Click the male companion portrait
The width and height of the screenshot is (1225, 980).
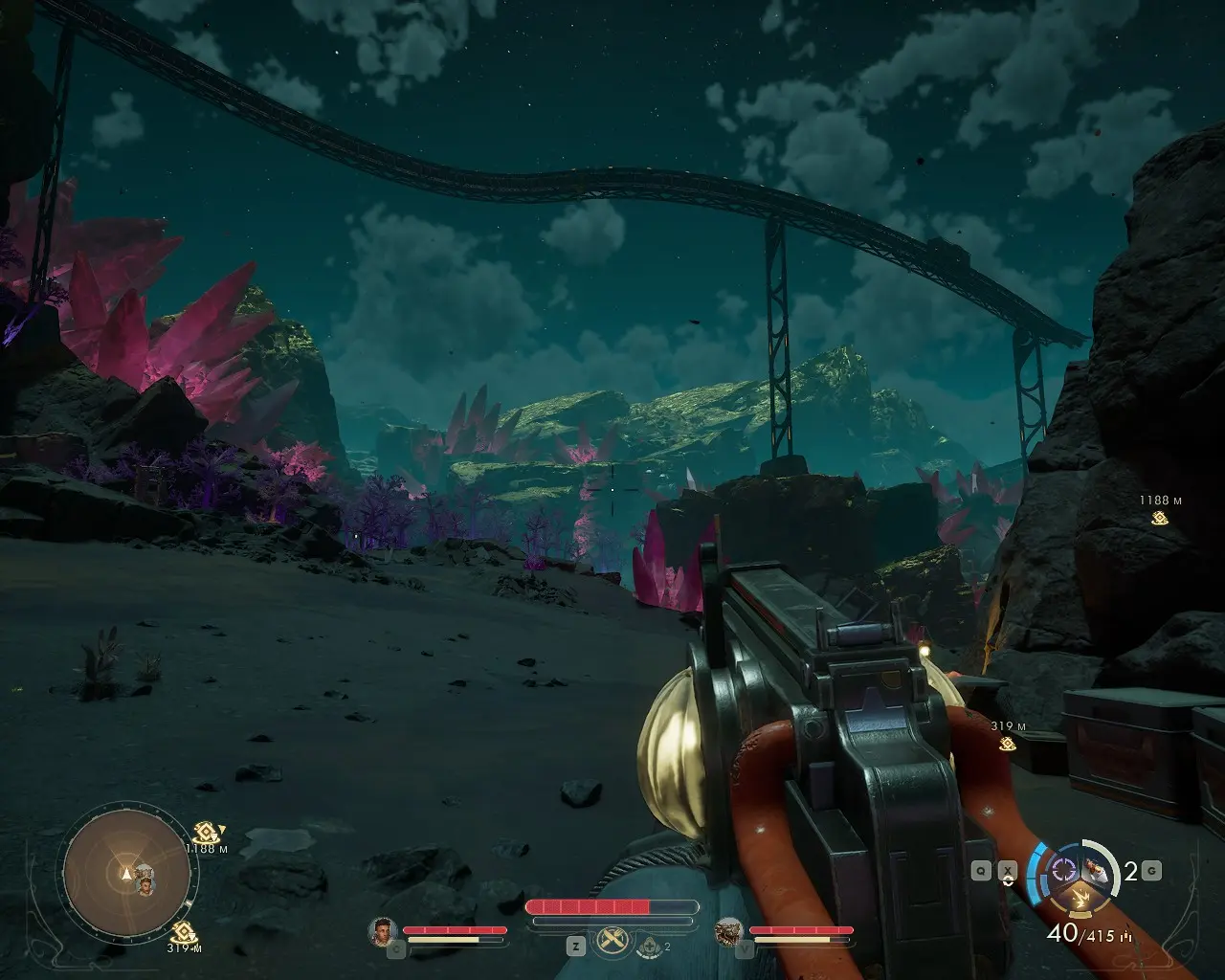click(x=383, y=930)
